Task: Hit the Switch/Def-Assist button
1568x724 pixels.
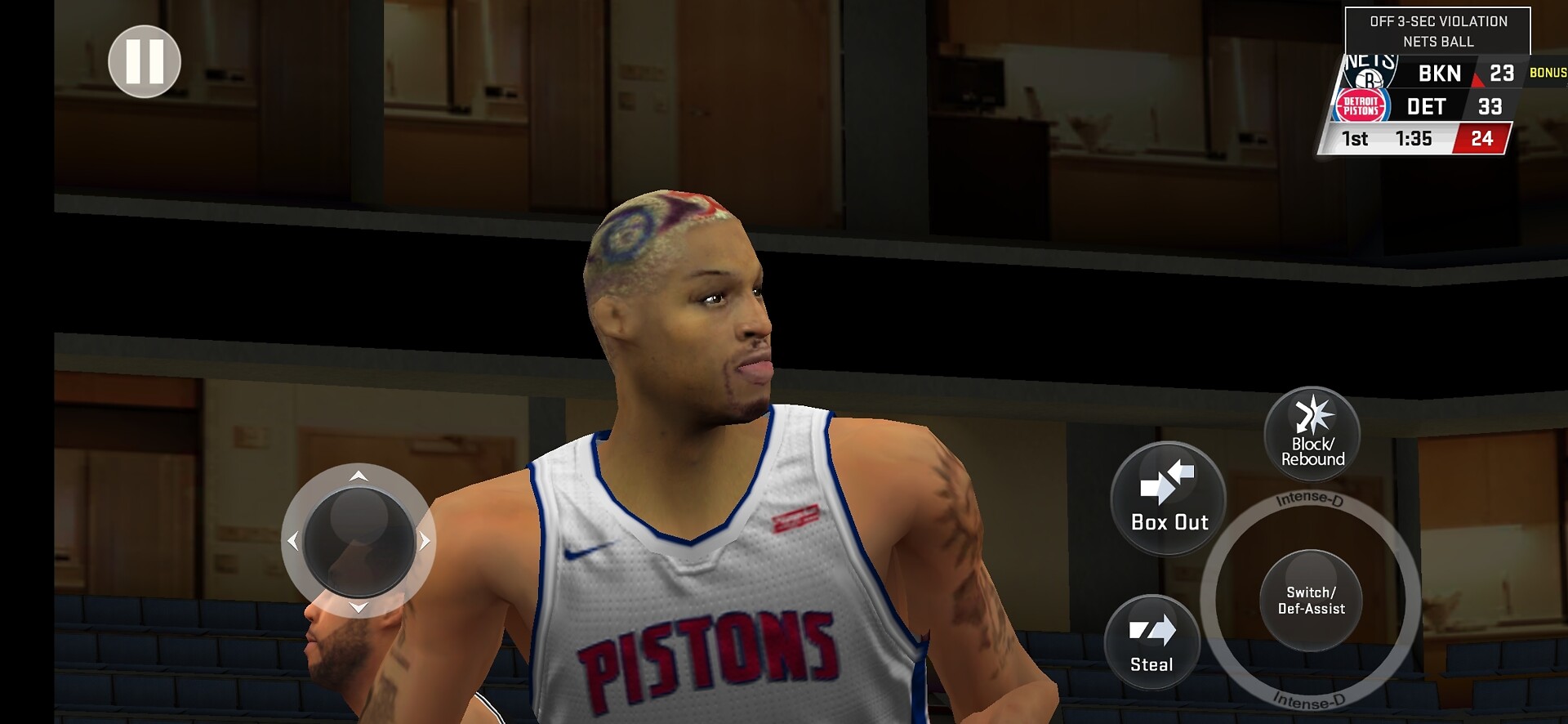Action: (1311, 600)
